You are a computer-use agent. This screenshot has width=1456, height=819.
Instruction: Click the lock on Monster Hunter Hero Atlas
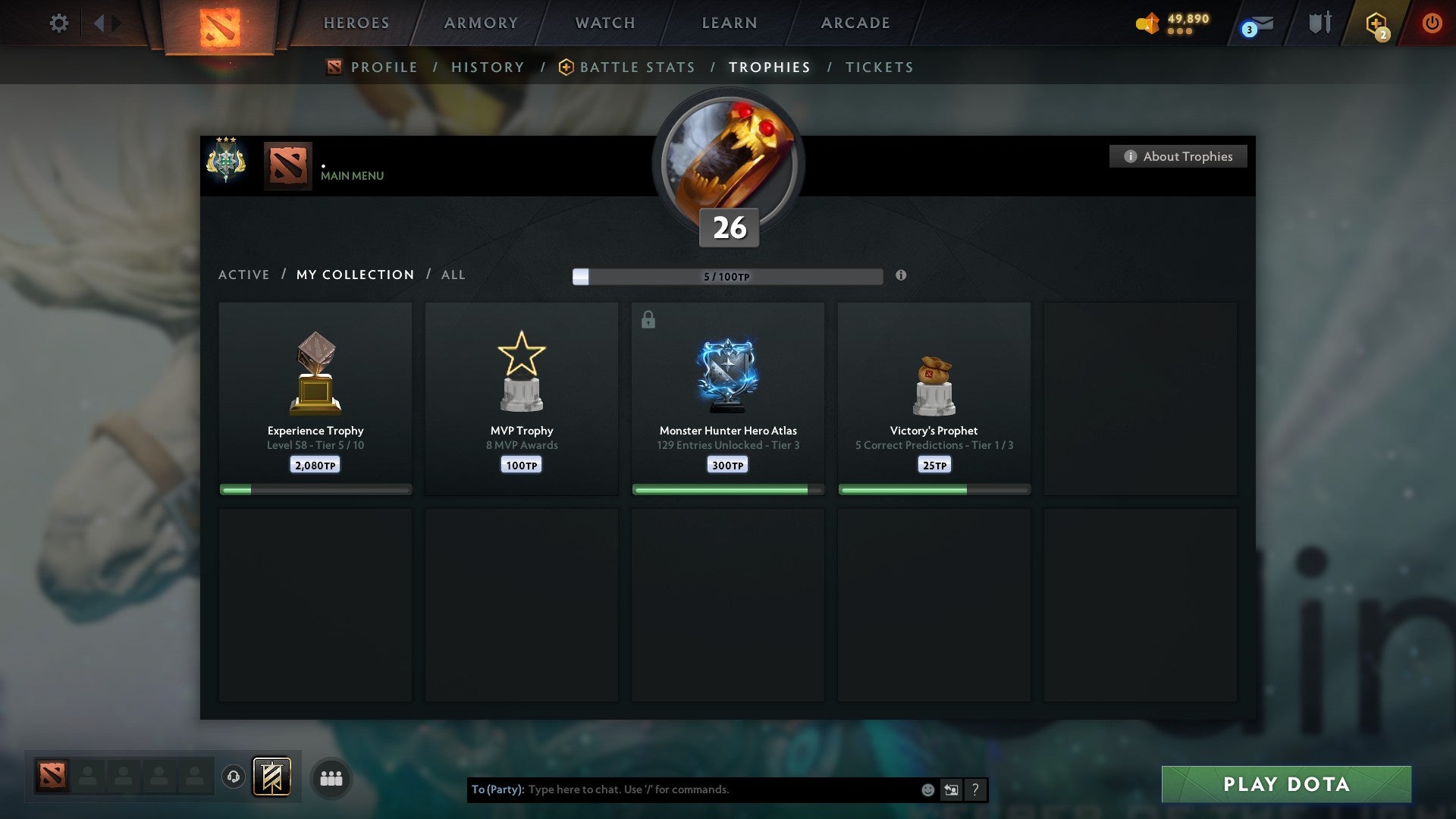(x=648, y=319)
